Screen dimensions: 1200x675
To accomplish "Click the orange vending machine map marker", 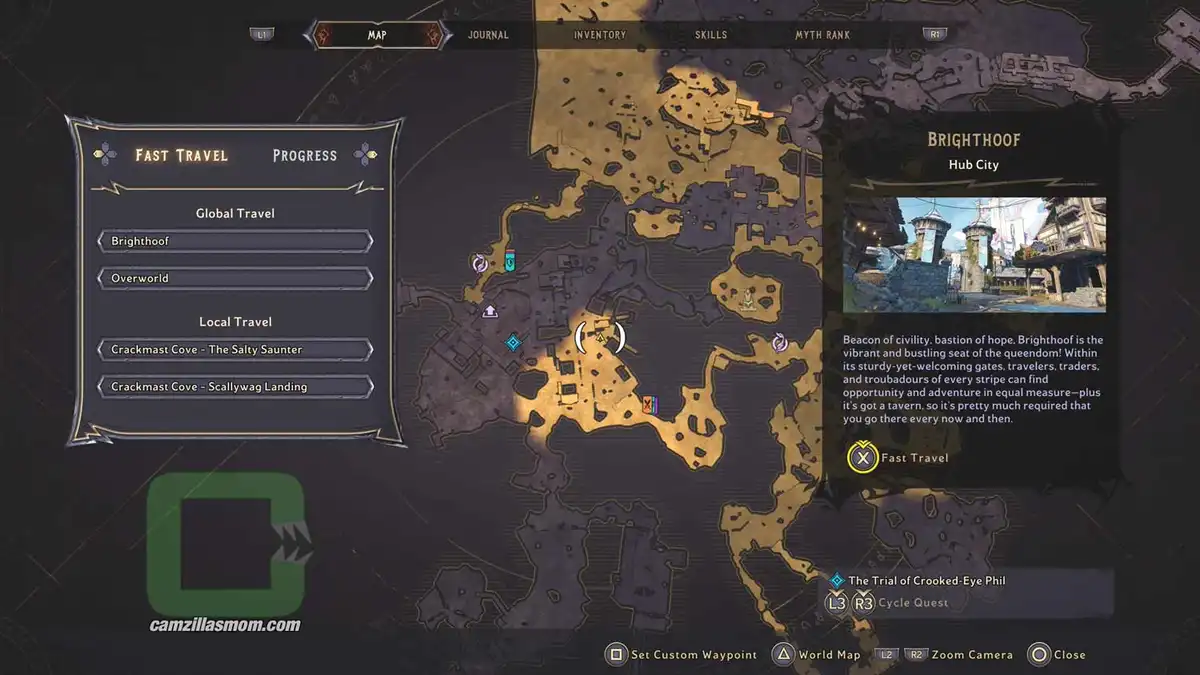I will 650,404.
